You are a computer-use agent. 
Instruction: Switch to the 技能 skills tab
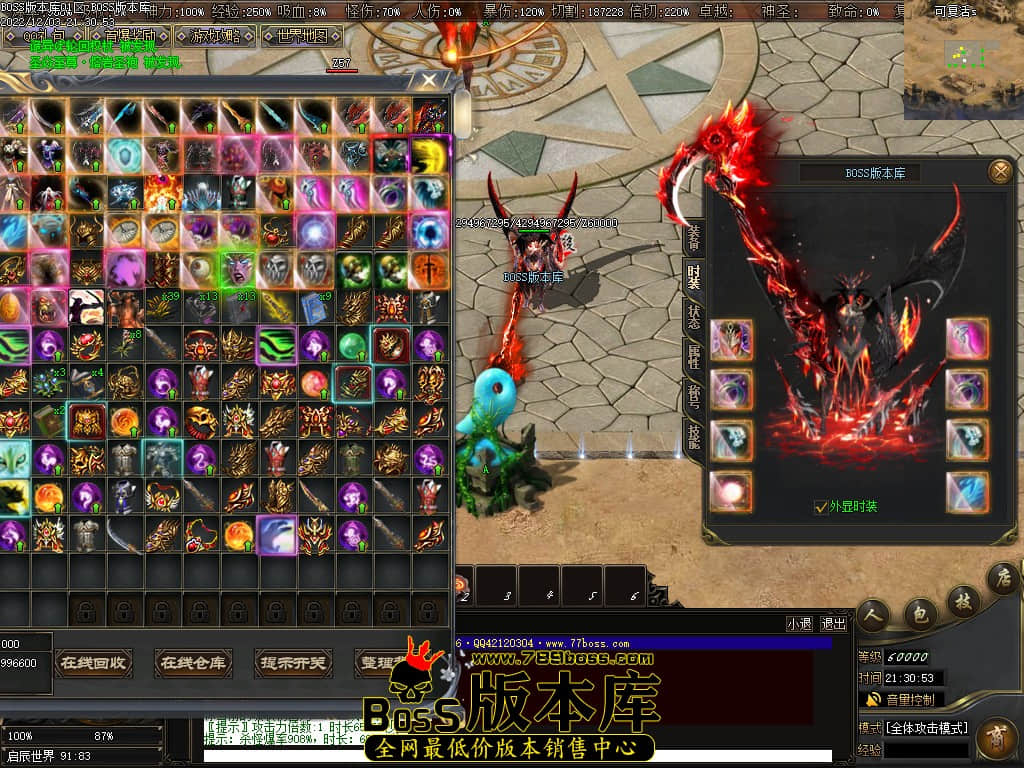pos(693,434)
